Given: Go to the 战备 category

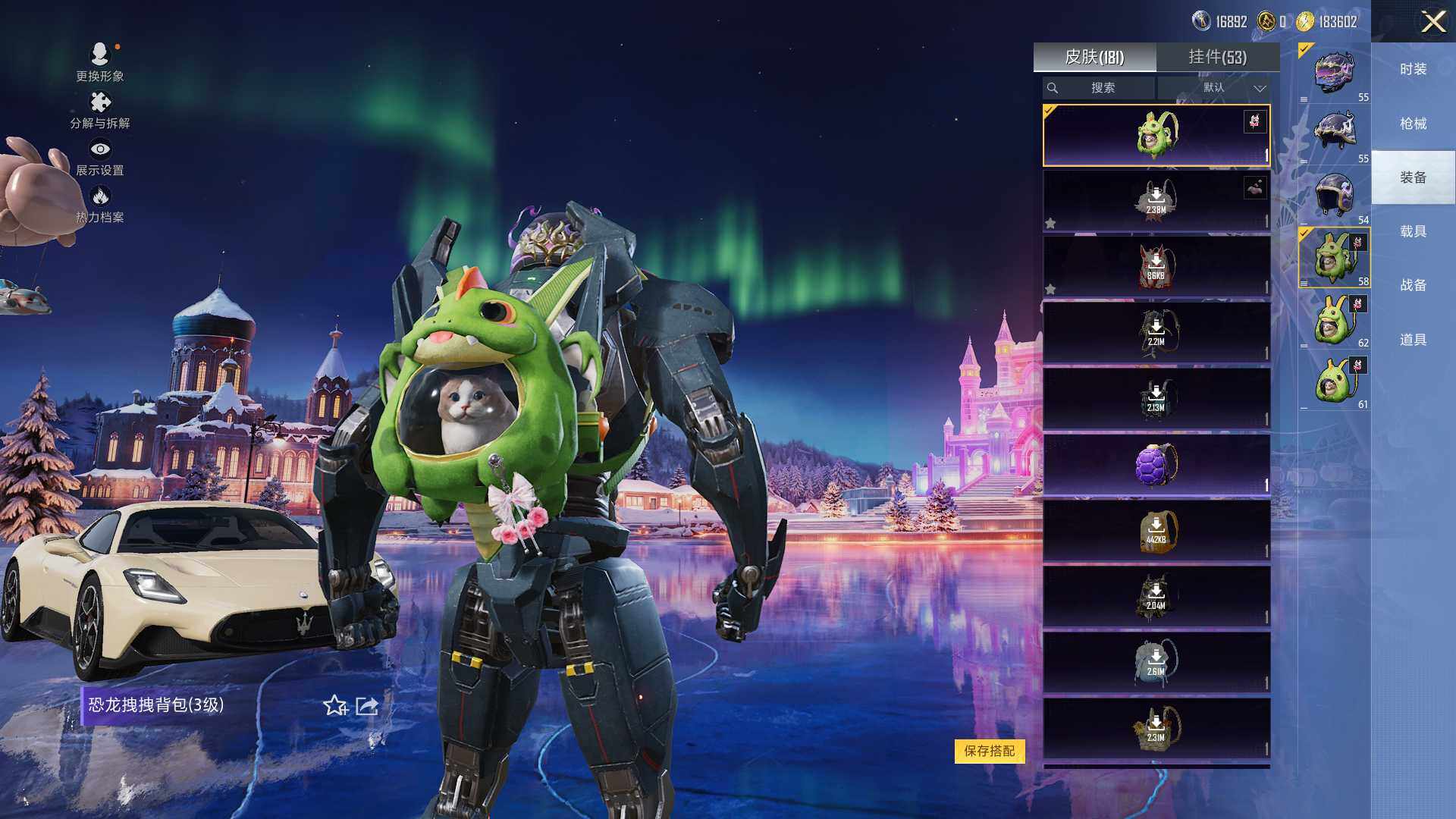Looking at the screenshot, I should coord(1413,285).
